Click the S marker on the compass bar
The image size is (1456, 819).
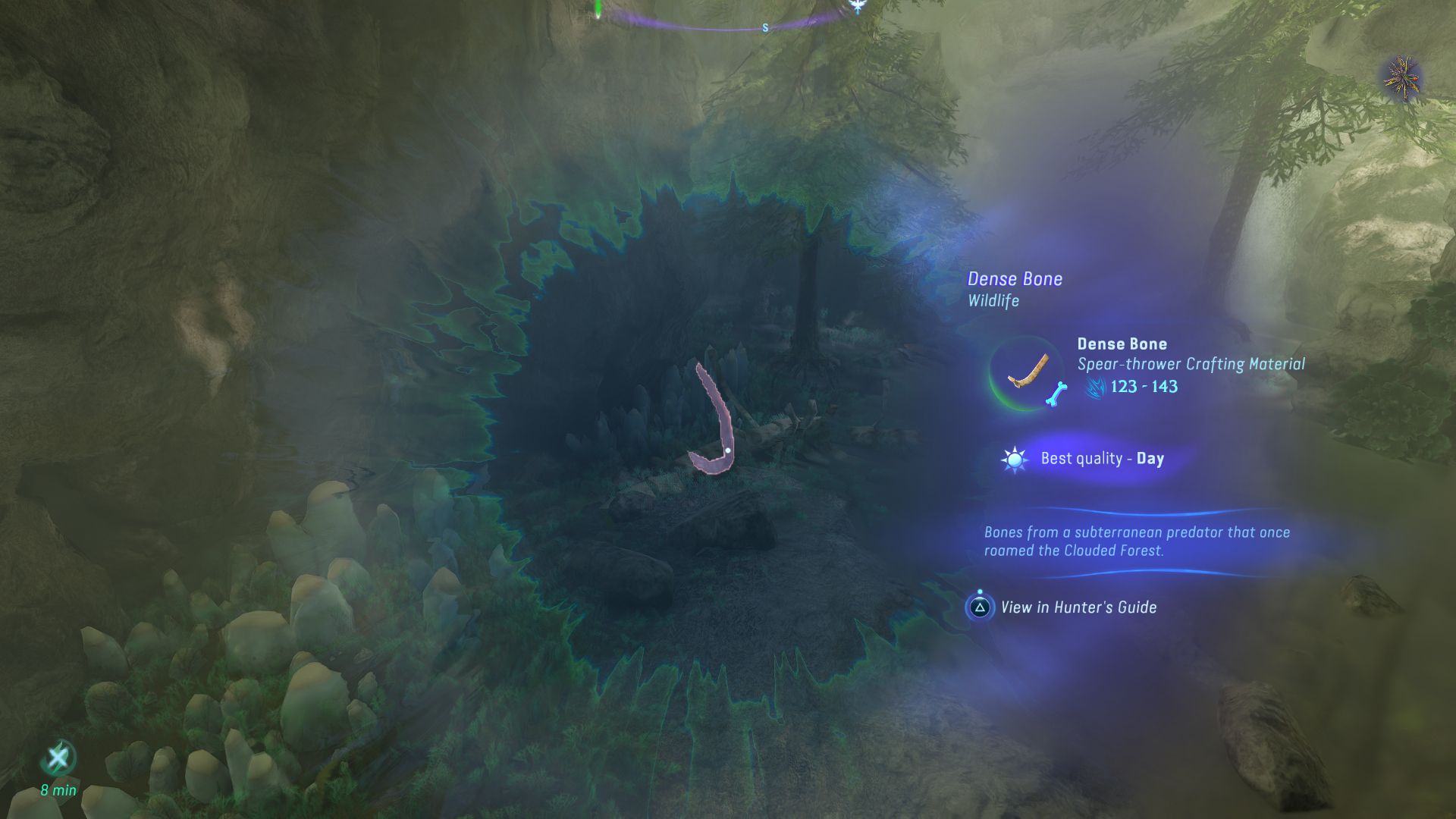[765, 28]
